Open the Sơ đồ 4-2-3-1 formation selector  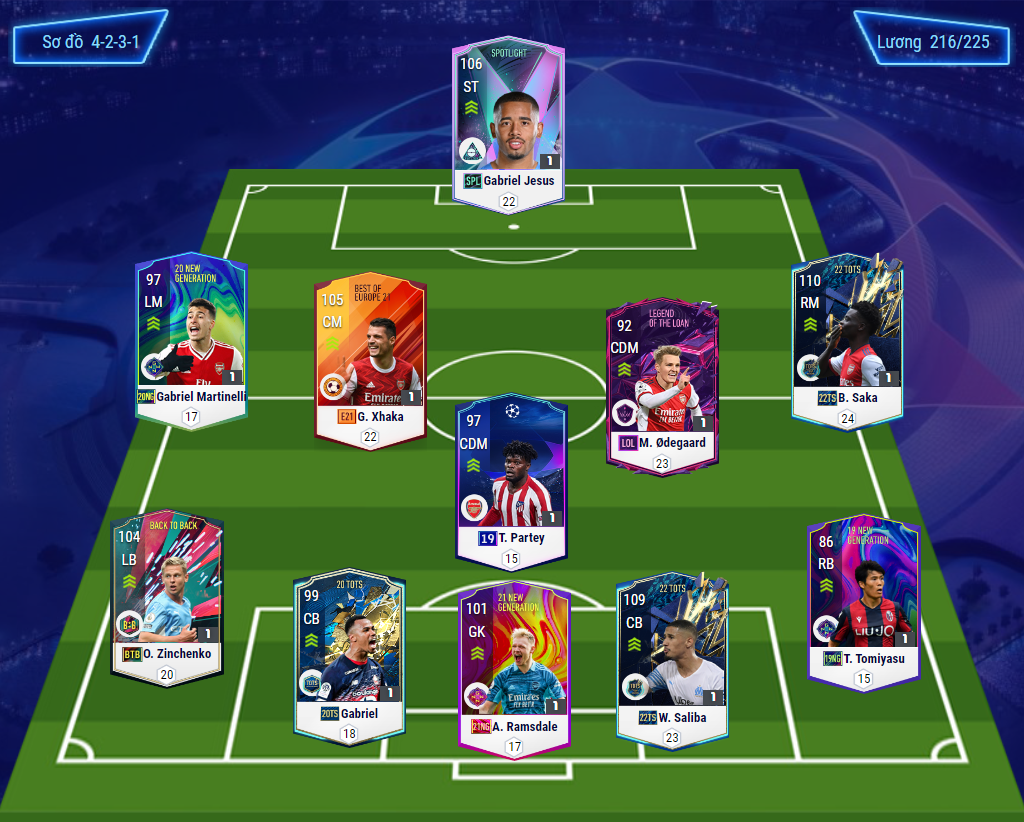coord(90,43)
